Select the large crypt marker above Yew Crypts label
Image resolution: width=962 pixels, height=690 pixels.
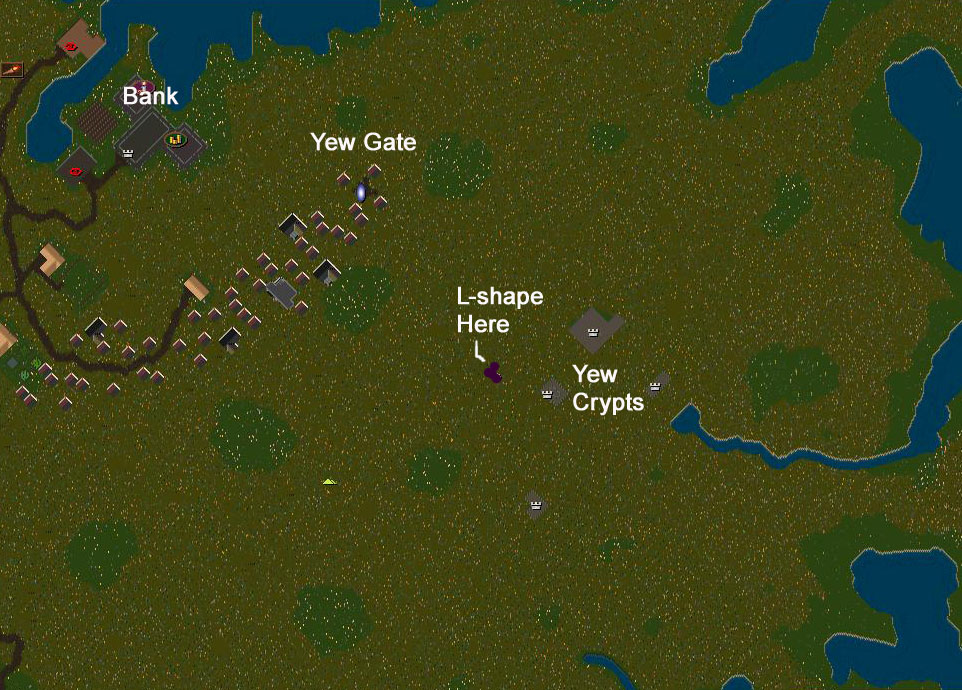pyautogui.click(x=593, y=331)
